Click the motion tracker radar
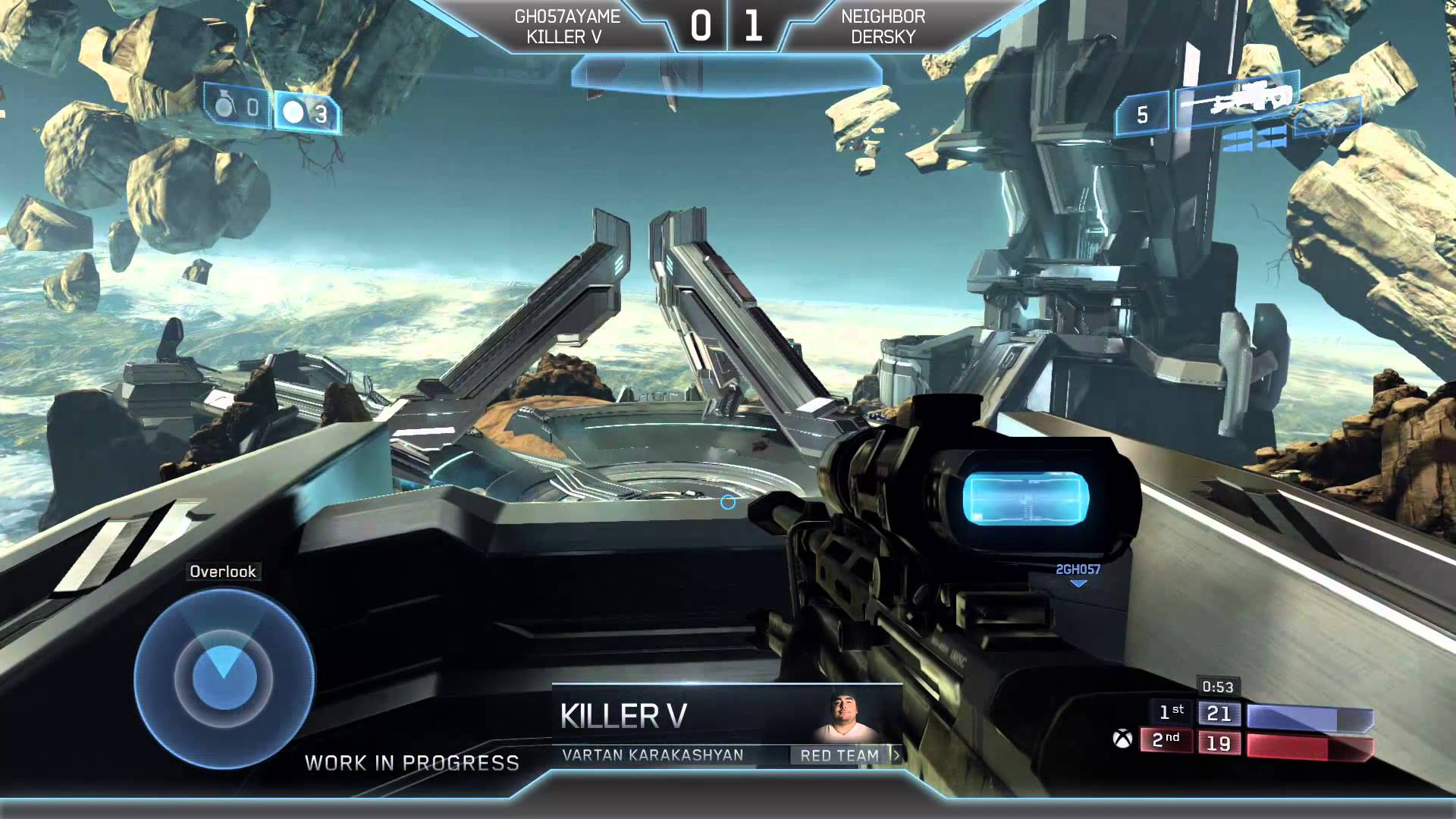 click(224, 677)
